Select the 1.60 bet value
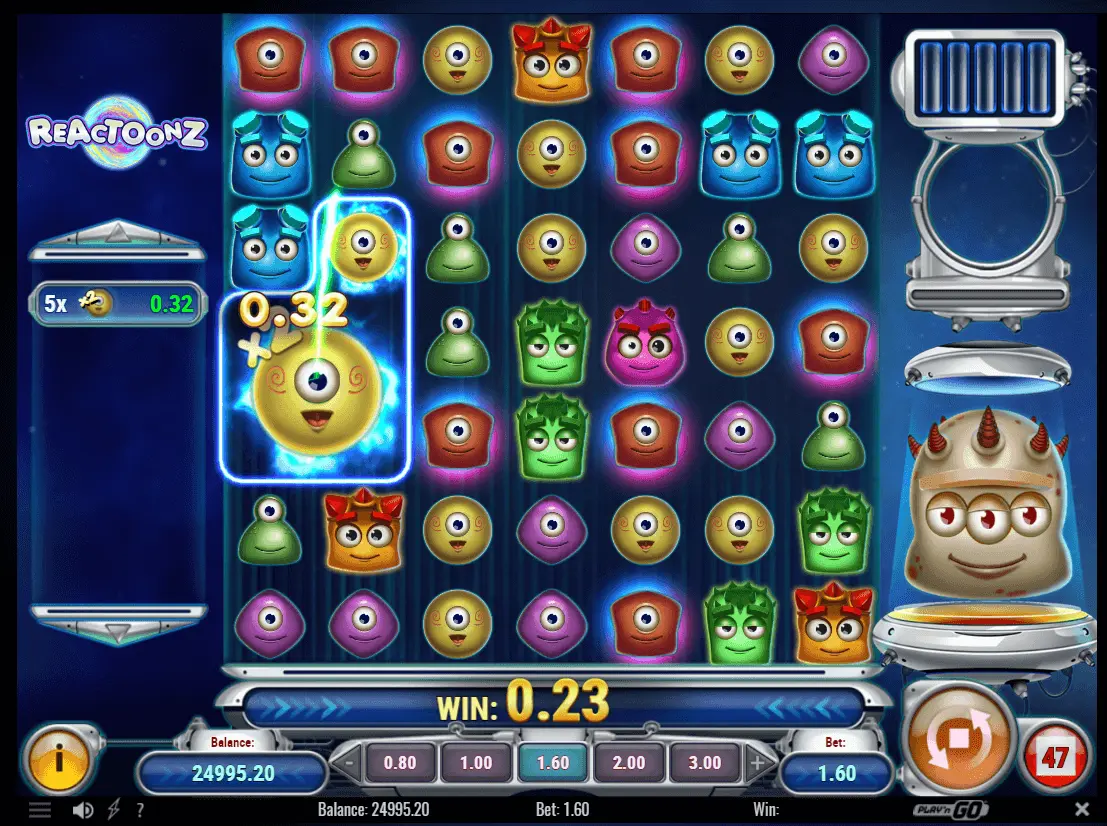 (552, 762)
